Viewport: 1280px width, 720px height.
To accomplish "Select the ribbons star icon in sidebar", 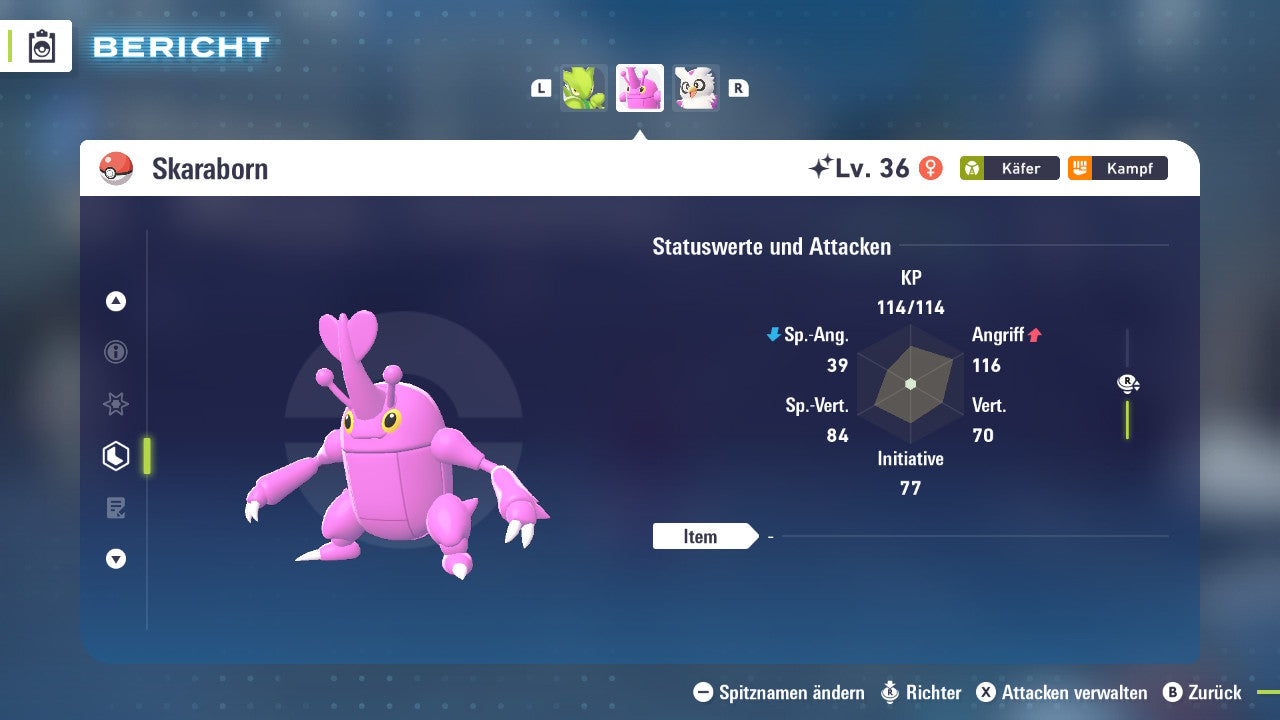I will click(115, 404).
